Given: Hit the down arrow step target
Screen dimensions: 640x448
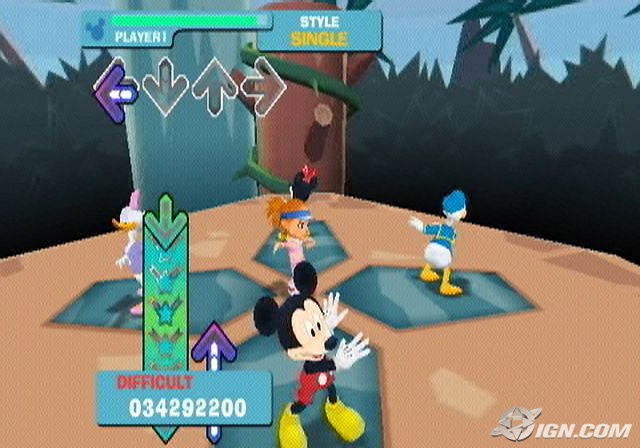Looking at the screenshot, I should pyautogui.click(x=165, y=92).
